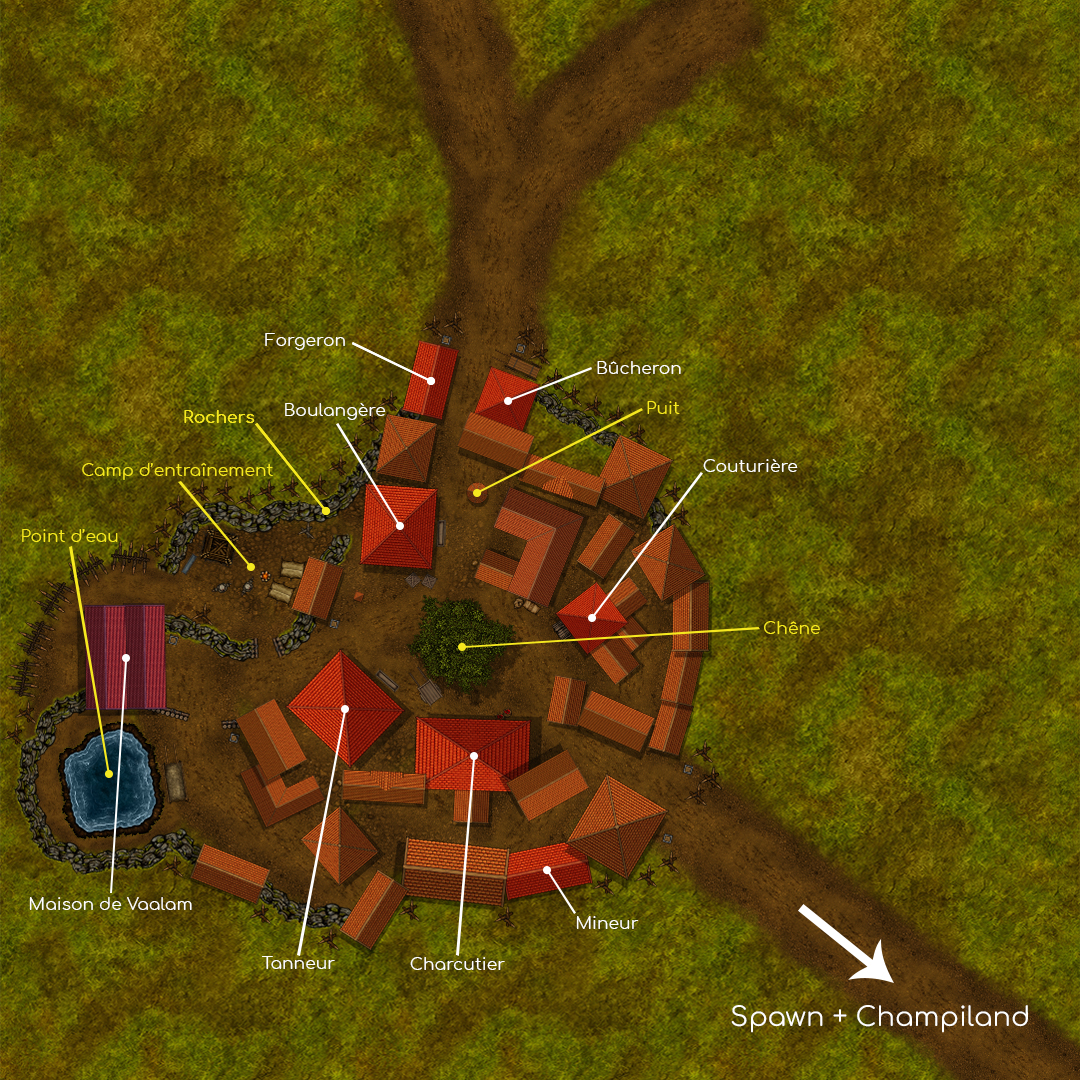Choose the Couturière map label
The image size is (1080, 1080).
[x=750, y=466]
